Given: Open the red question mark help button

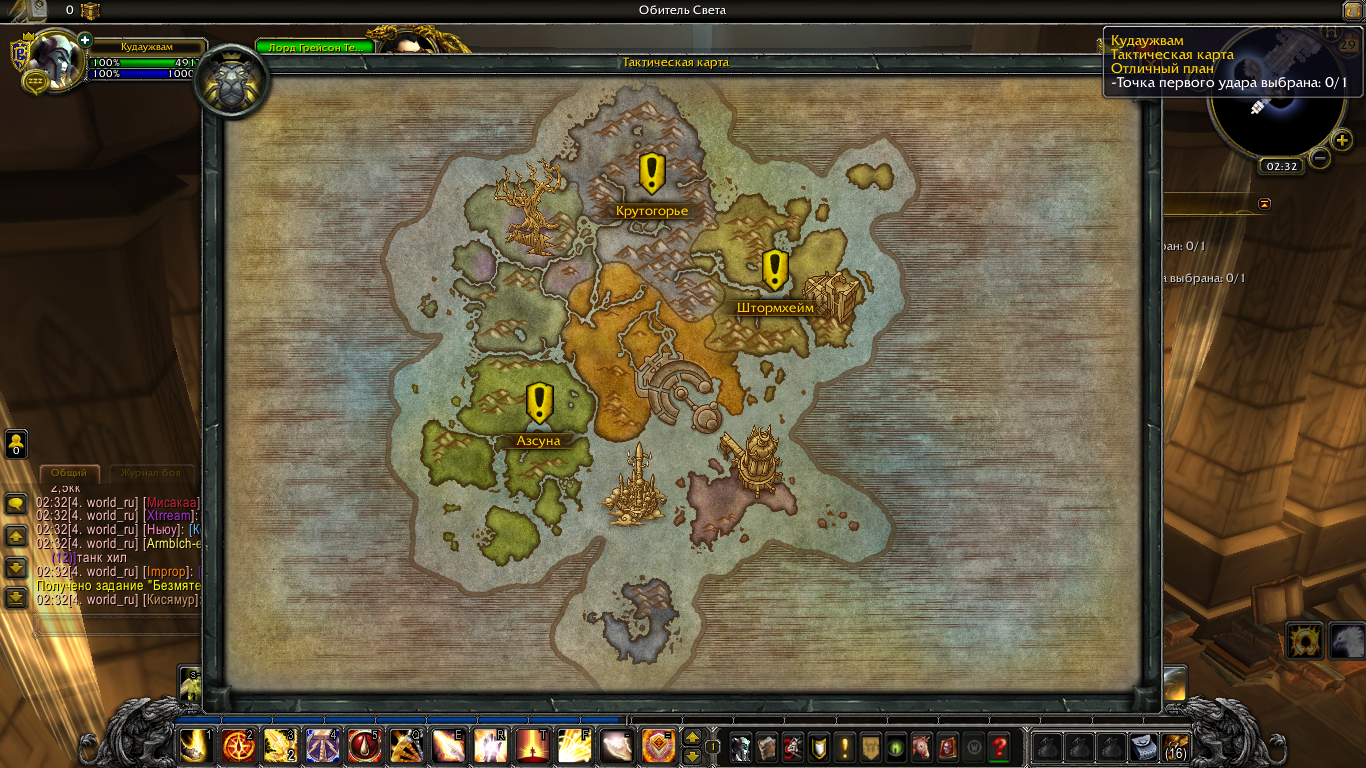Looking at the screenshot, I should [998, 747].
